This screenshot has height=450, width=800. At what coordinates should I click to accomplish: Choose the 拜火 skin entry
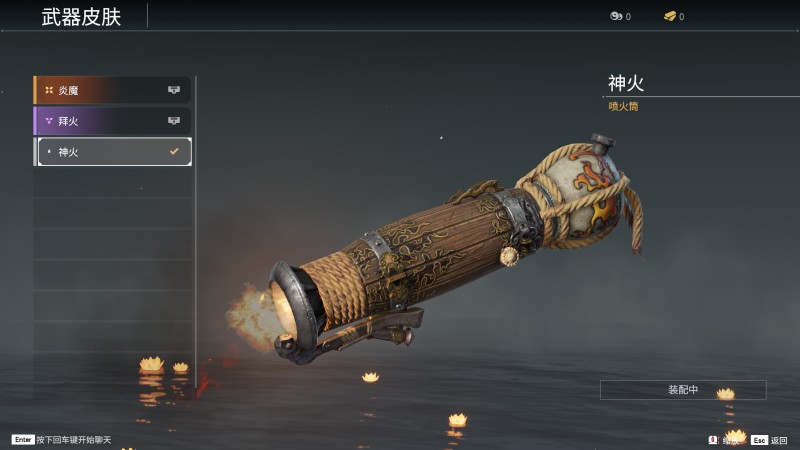coord(112,121)
